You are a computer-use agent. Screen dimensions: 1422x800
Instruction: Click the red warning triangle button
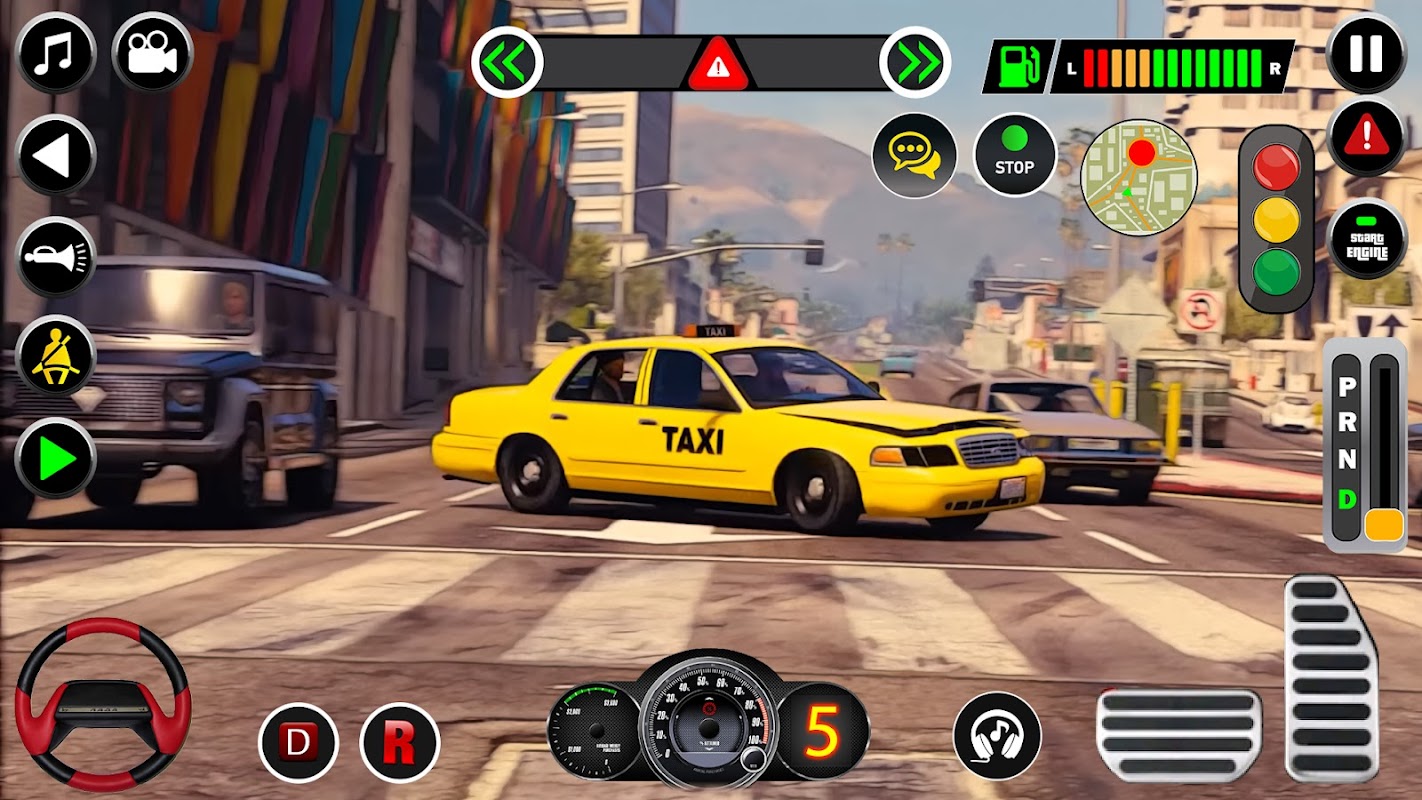click(x=1366, y=137)
